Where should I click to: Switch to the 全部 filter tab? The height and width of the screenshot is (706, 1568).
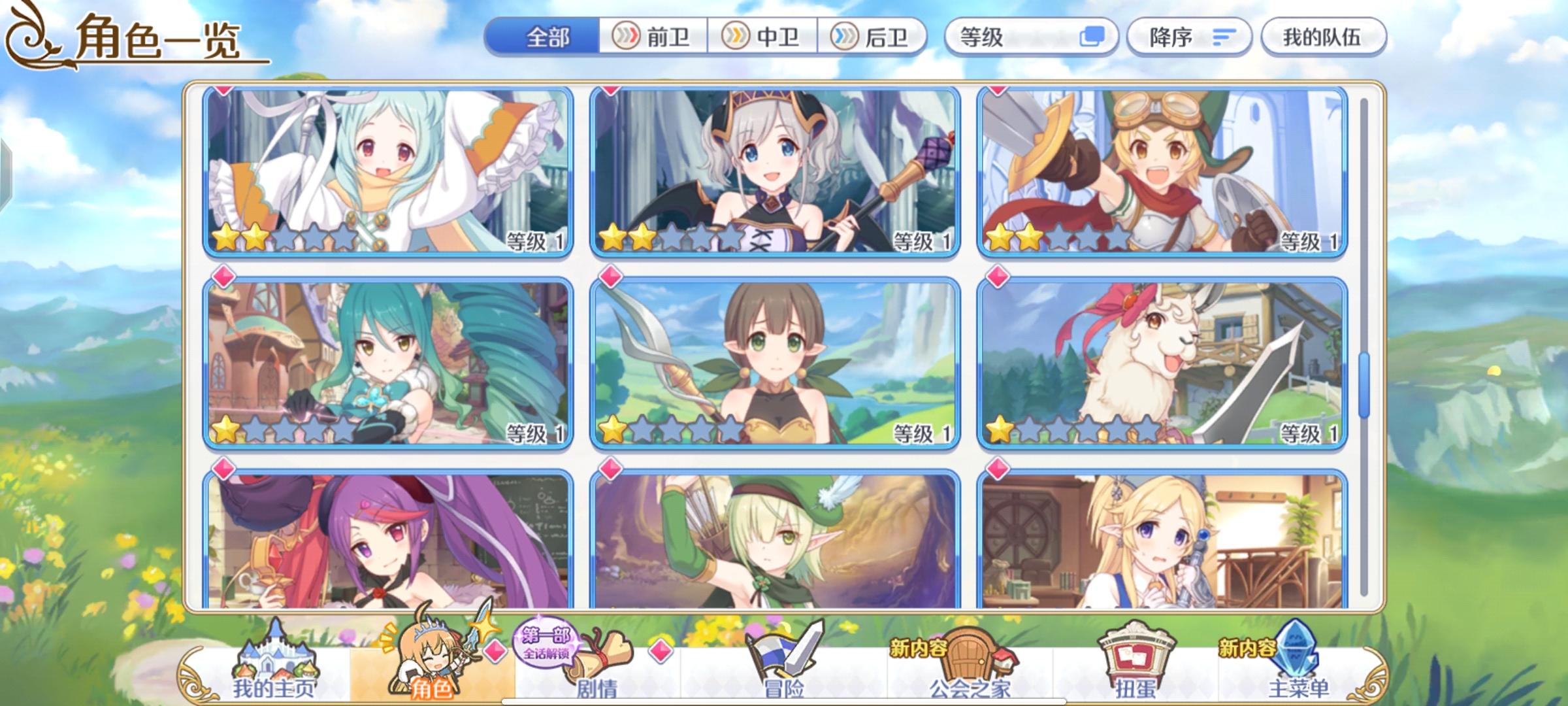pyautogui.click(x=547, y=37)
